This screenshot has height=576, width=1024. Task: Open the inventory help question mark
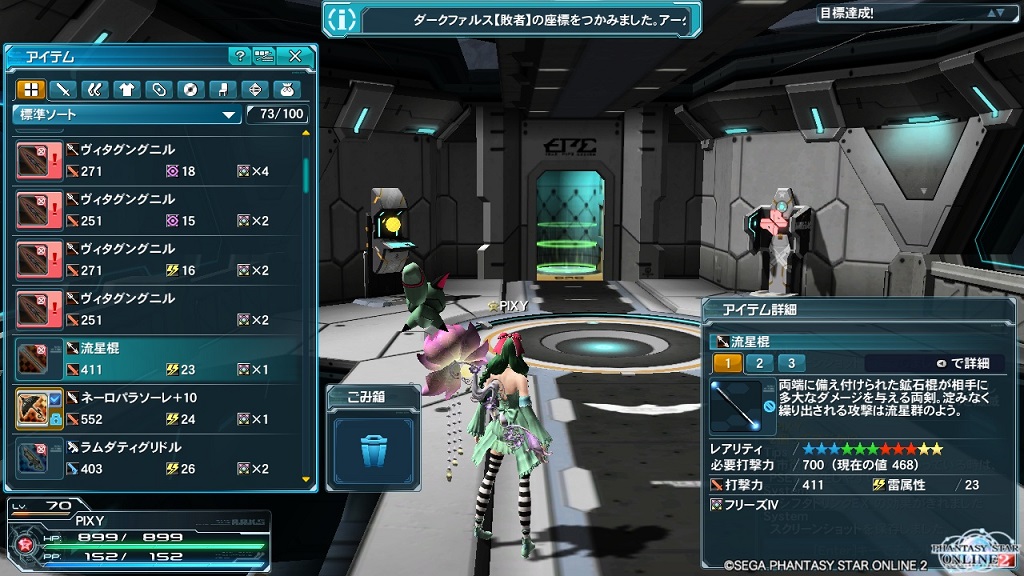click(x=239, y=56)
